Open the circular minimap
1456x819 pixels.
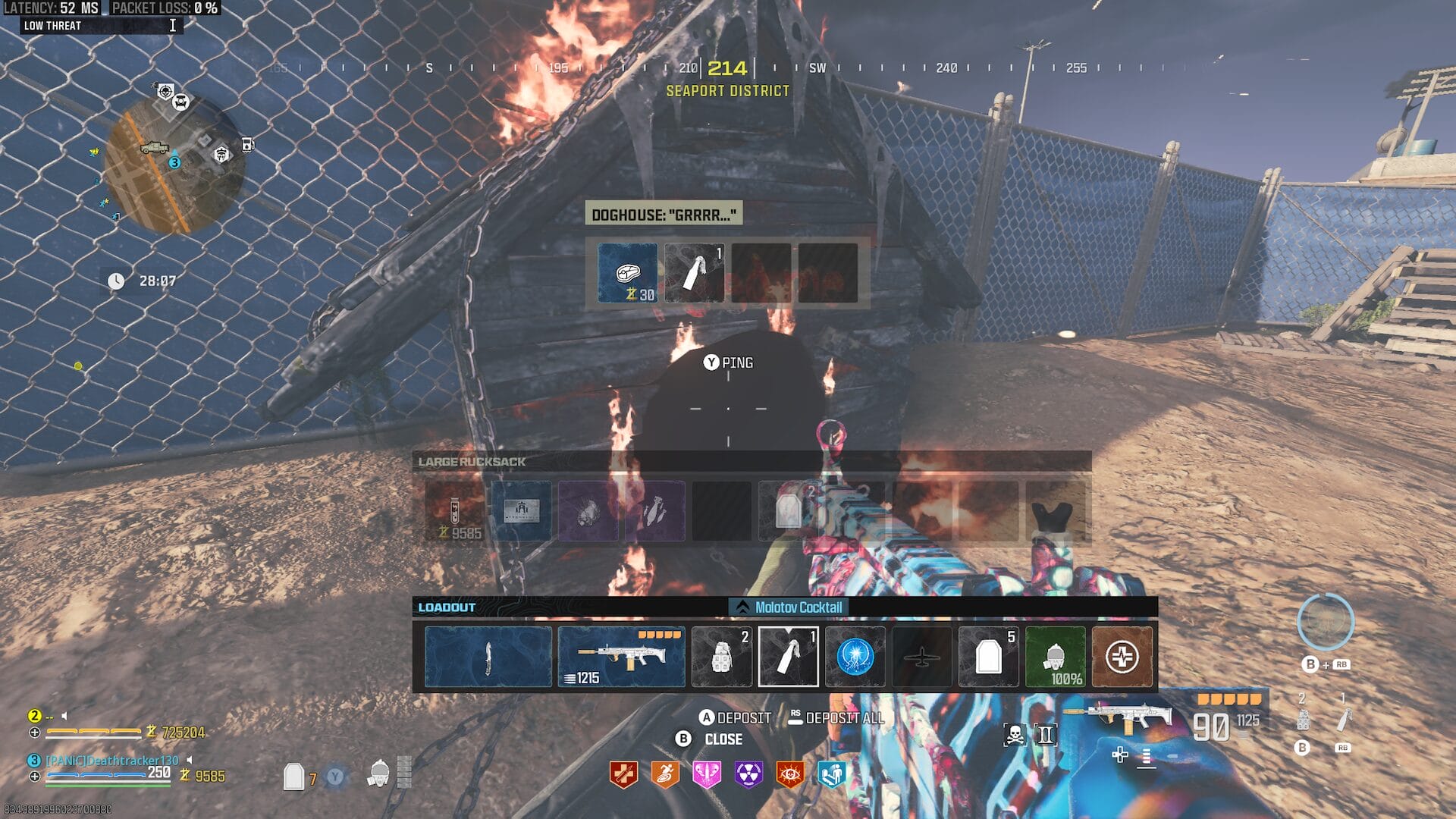point(174,167)
